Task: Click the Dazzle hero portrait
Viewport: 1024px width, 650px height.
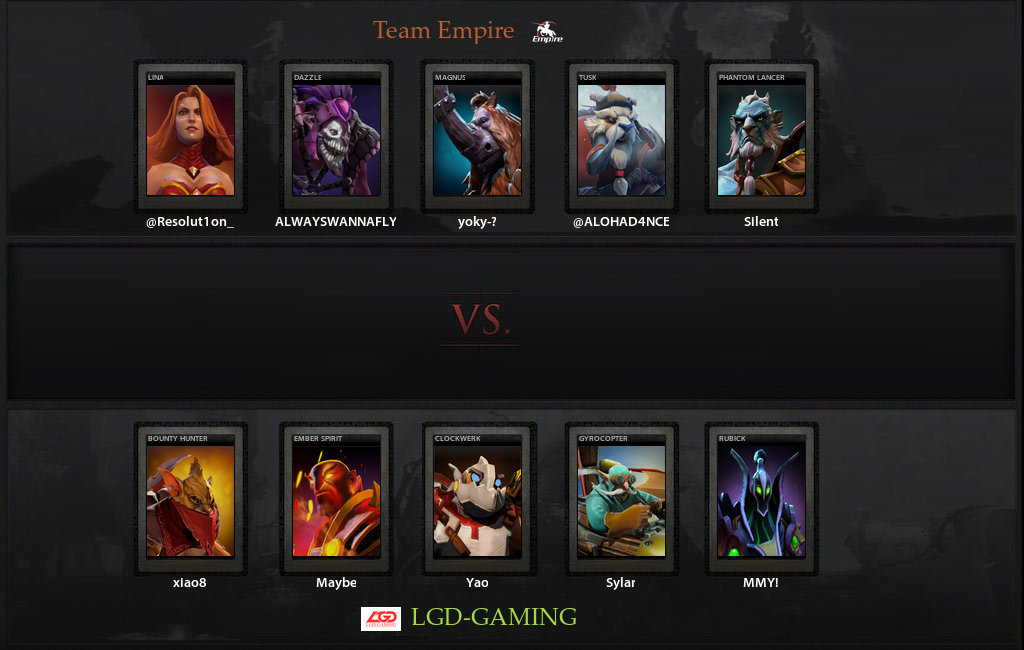Action: pyautogui.click(x=336, y=138)
